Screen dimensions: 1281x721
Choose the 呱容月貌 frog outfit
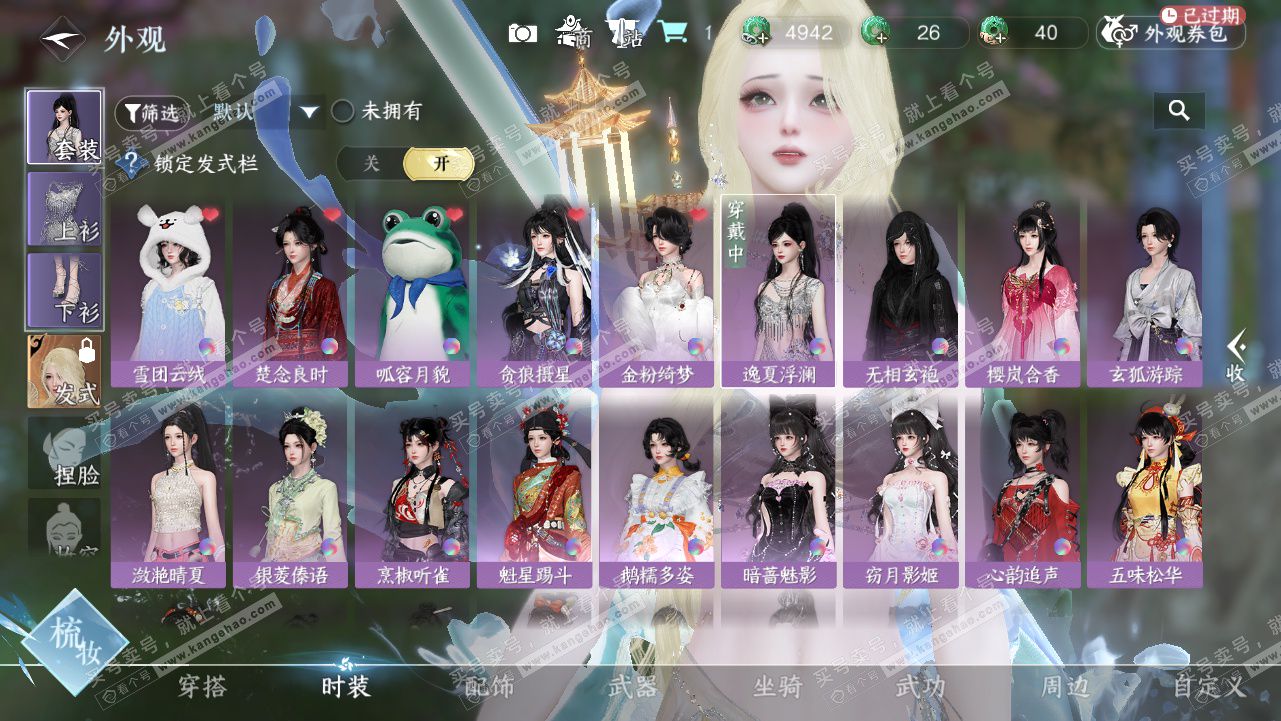413,292
